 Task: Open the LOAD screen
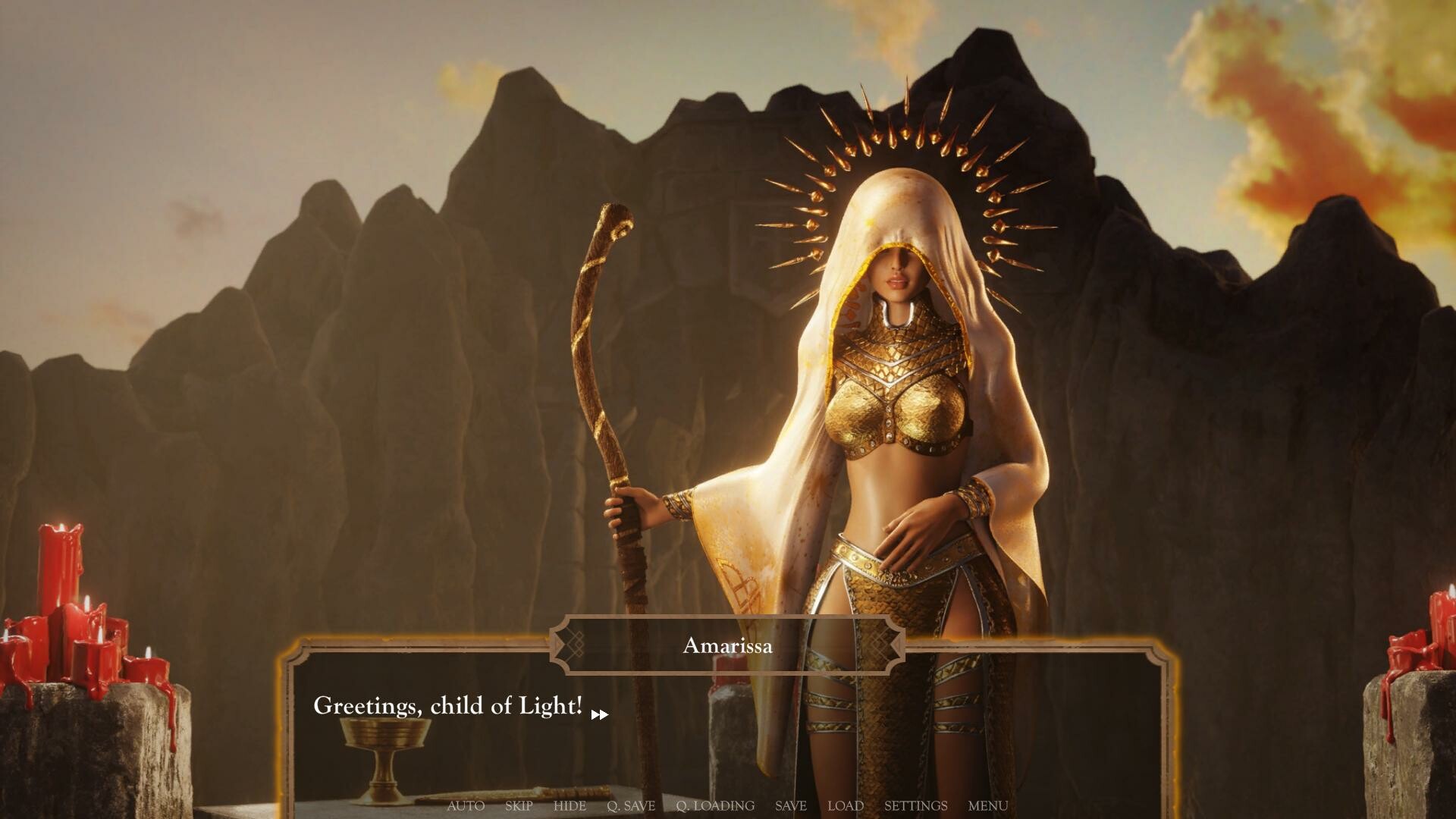tap(846, 806)
